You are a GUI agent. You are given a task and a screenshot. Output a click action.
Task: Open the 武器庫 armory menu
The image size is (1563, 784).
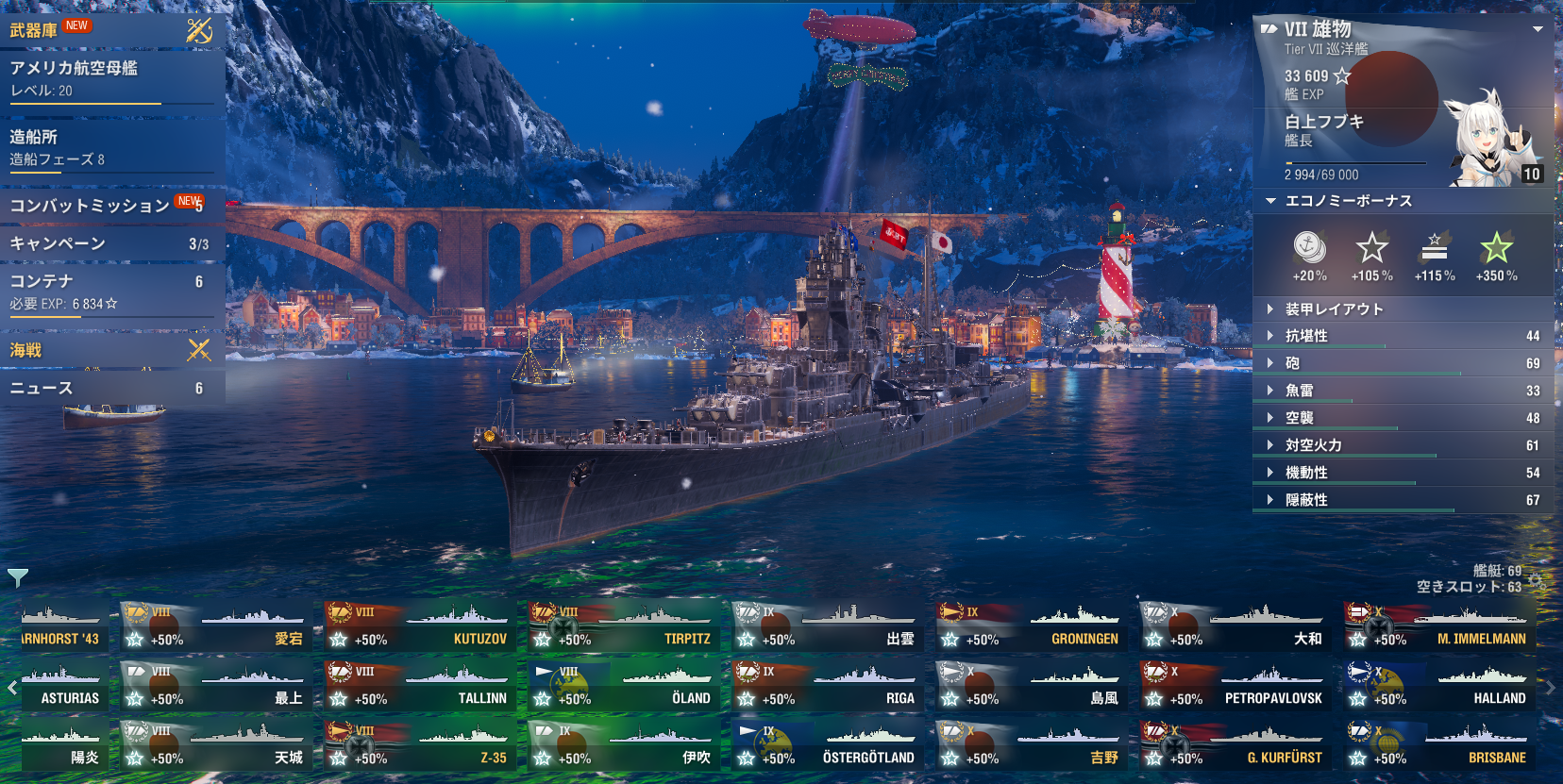(x=34, y=30)
